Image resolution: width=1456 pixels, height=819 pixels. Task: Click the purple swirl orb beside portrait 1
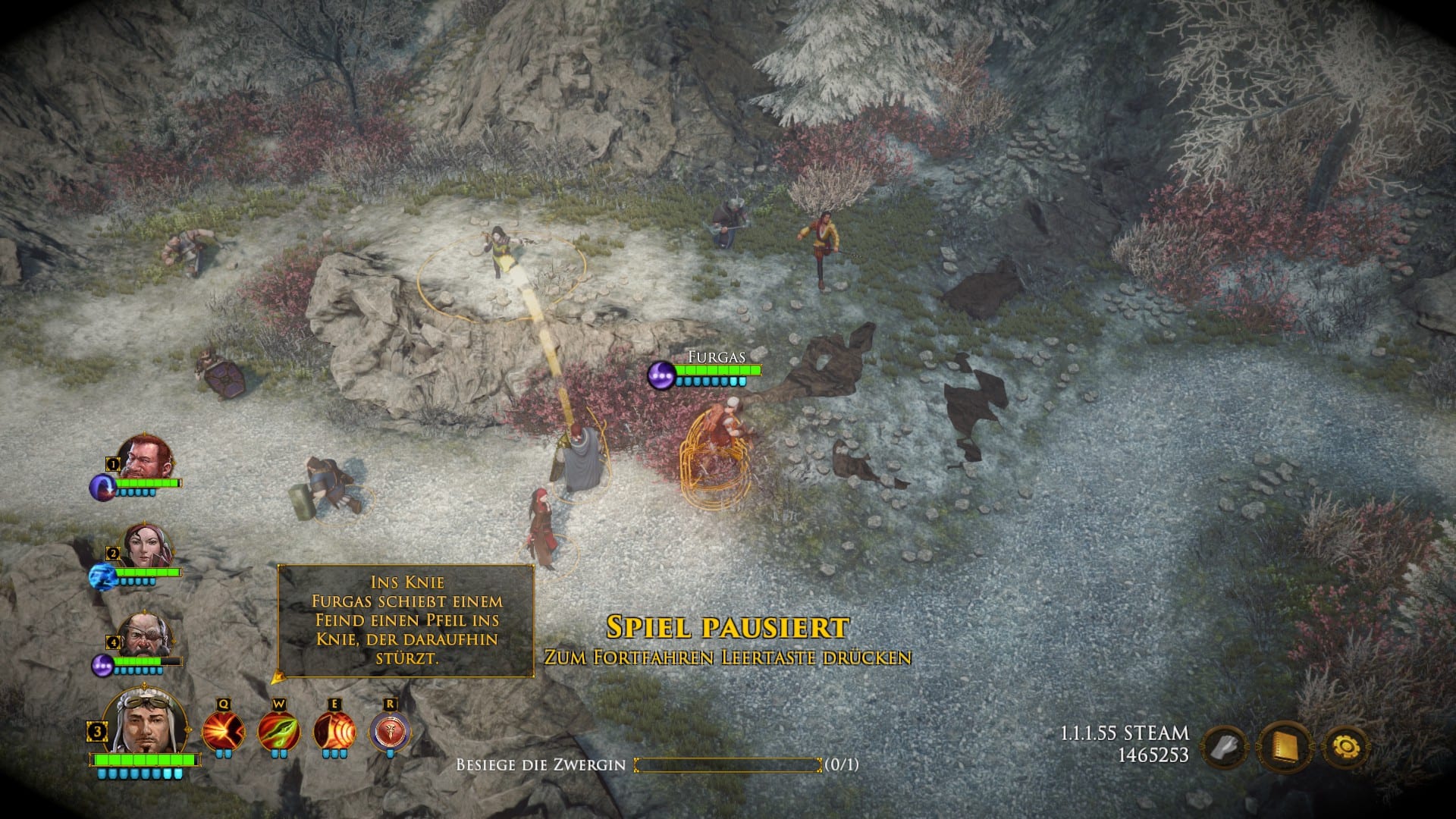click(x=102, y=487)
